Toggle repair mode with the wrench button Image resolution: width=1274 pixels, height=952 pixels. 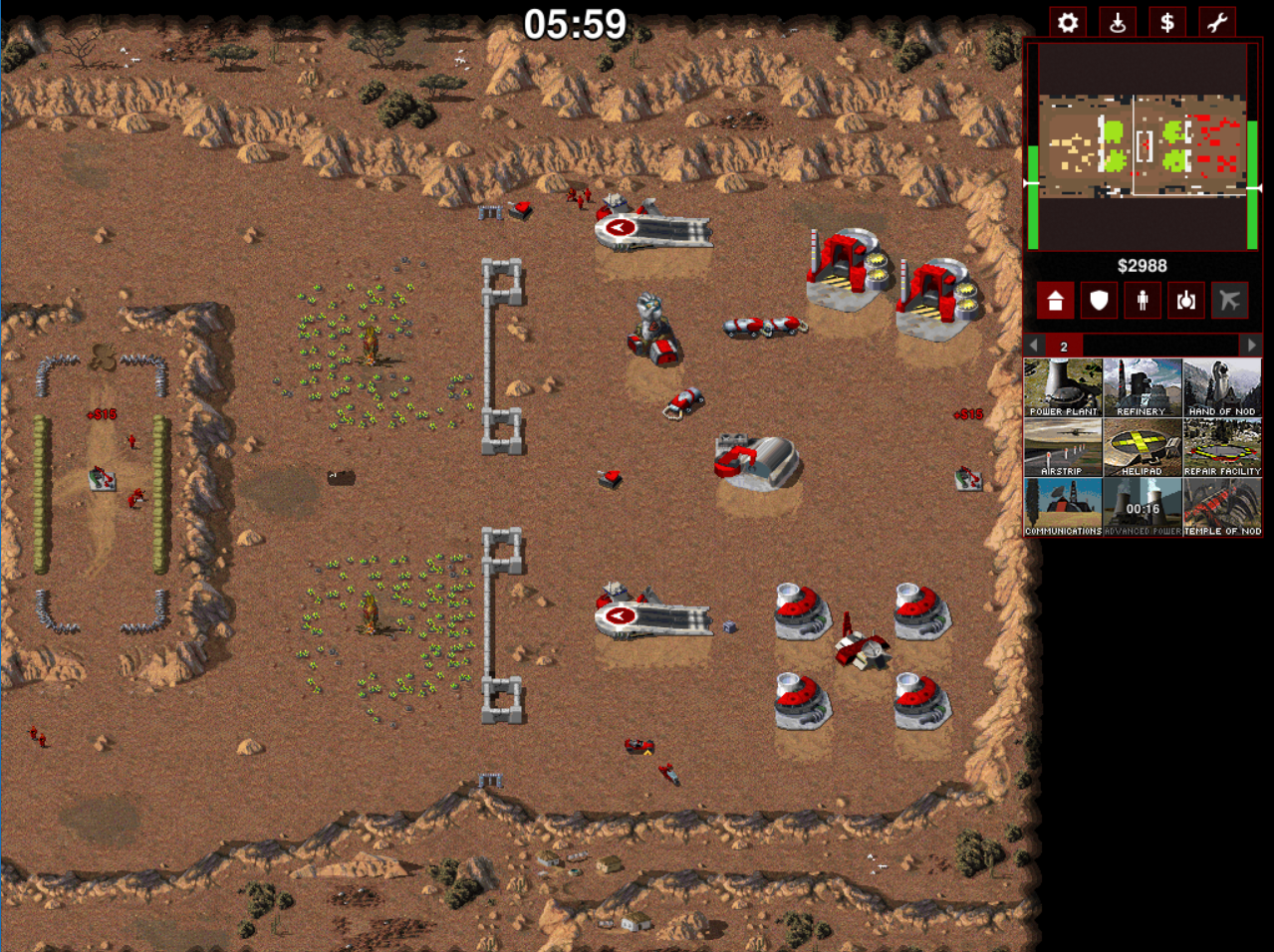tap(1217, 23)
